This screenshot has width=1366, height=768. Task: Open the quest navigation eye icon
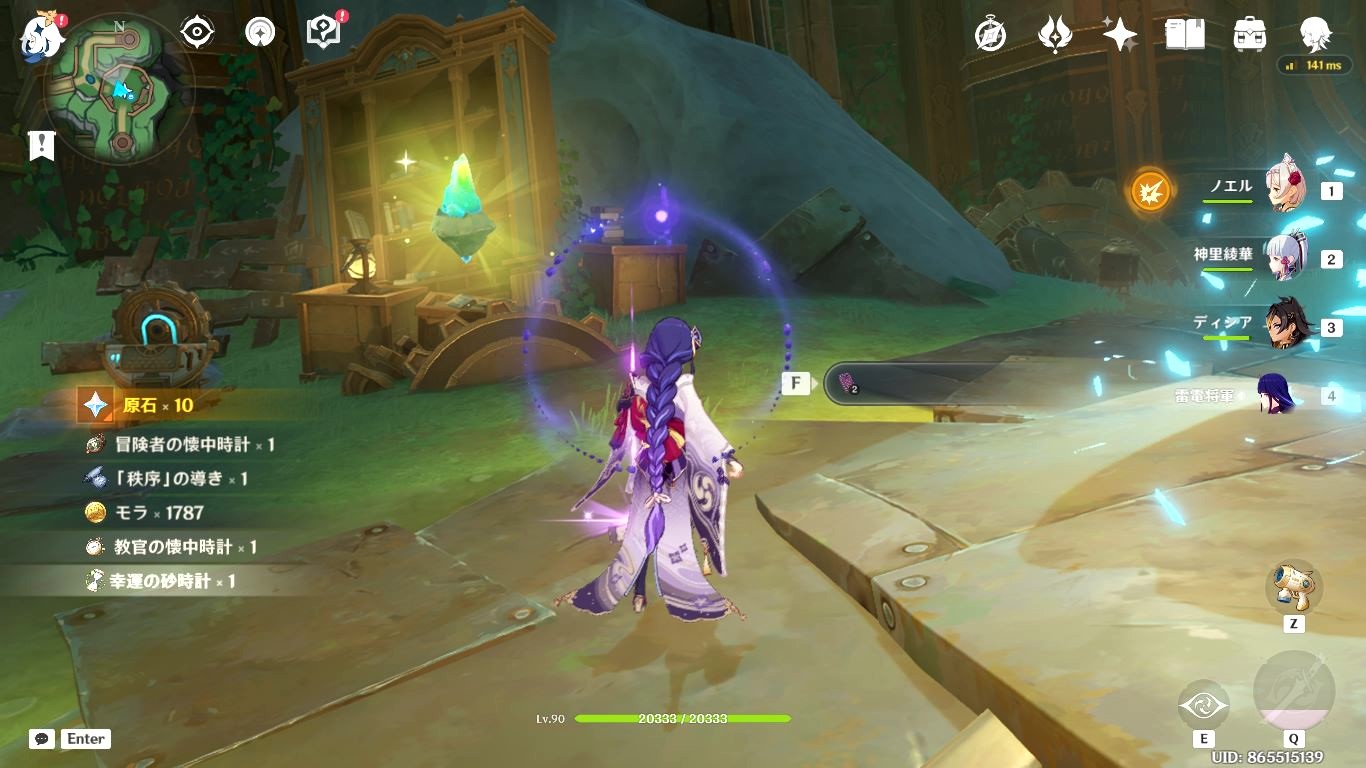pyautogui.click(x=197, y=32)
